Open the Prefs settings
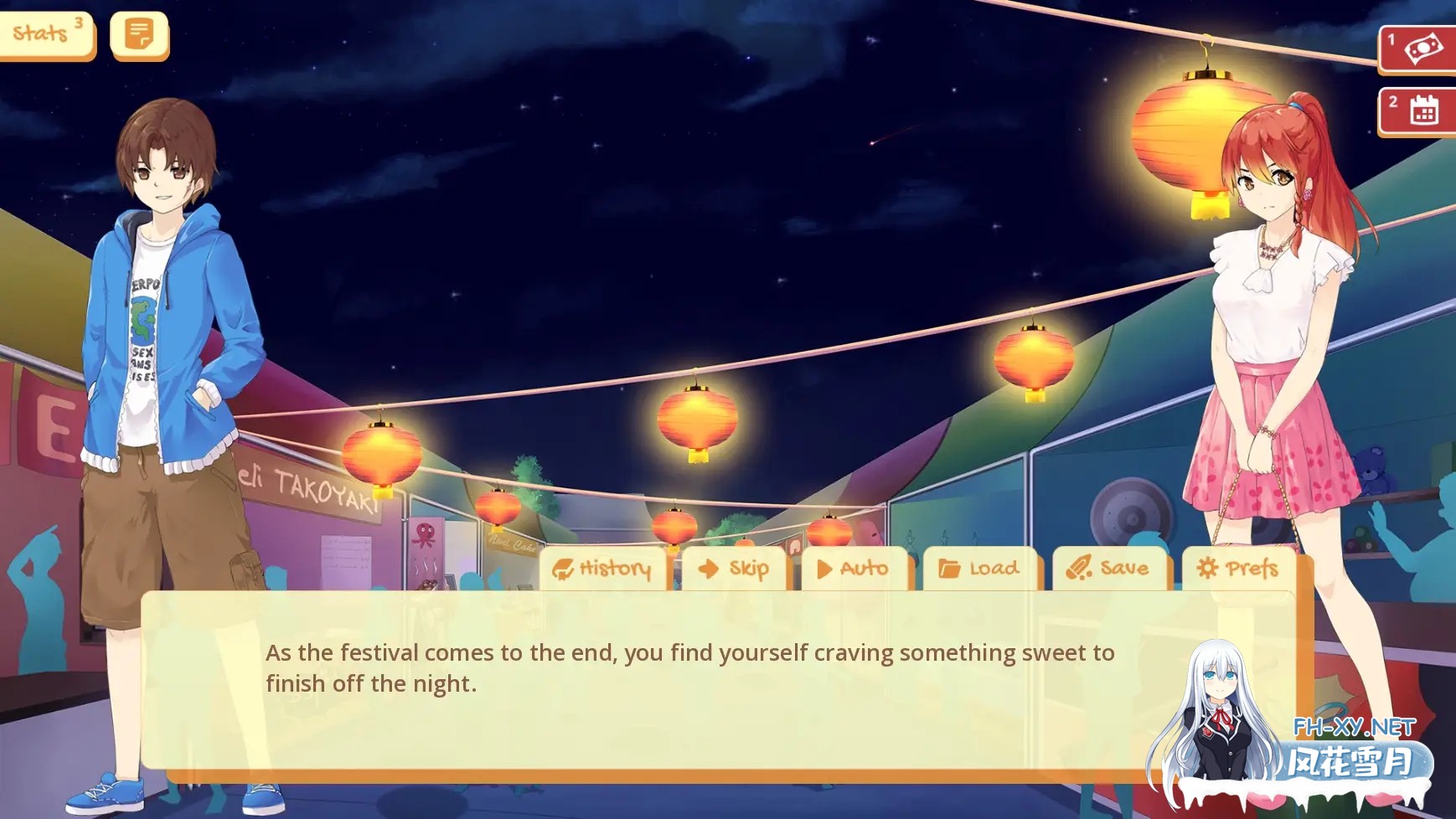This screenshot has height=819, width=1456. 1238,569
